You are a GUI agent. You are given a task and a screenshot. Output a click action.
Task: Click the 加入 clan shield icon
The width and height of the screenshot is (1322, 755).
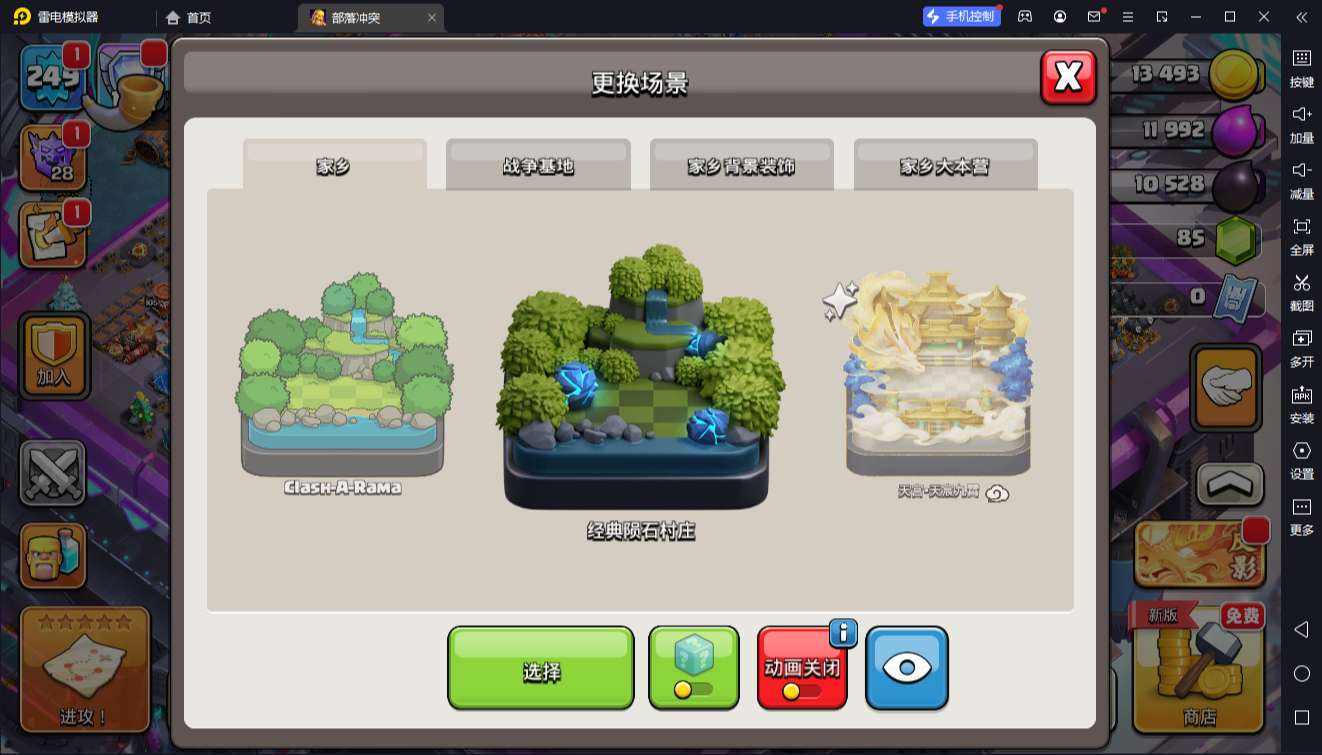(54, 356)
